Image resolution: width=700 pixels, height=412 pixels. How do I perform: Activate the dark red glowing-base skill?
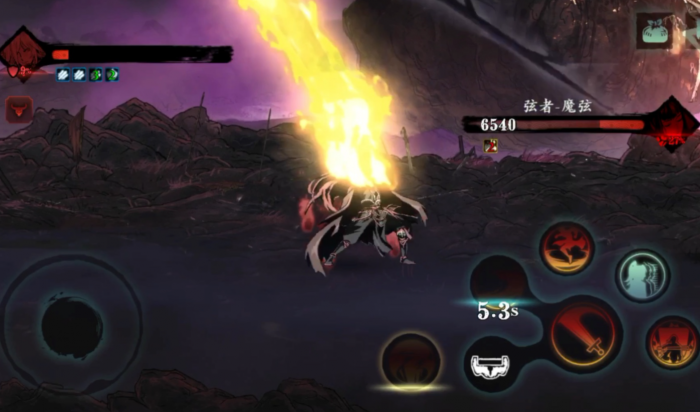click(410, 360)
